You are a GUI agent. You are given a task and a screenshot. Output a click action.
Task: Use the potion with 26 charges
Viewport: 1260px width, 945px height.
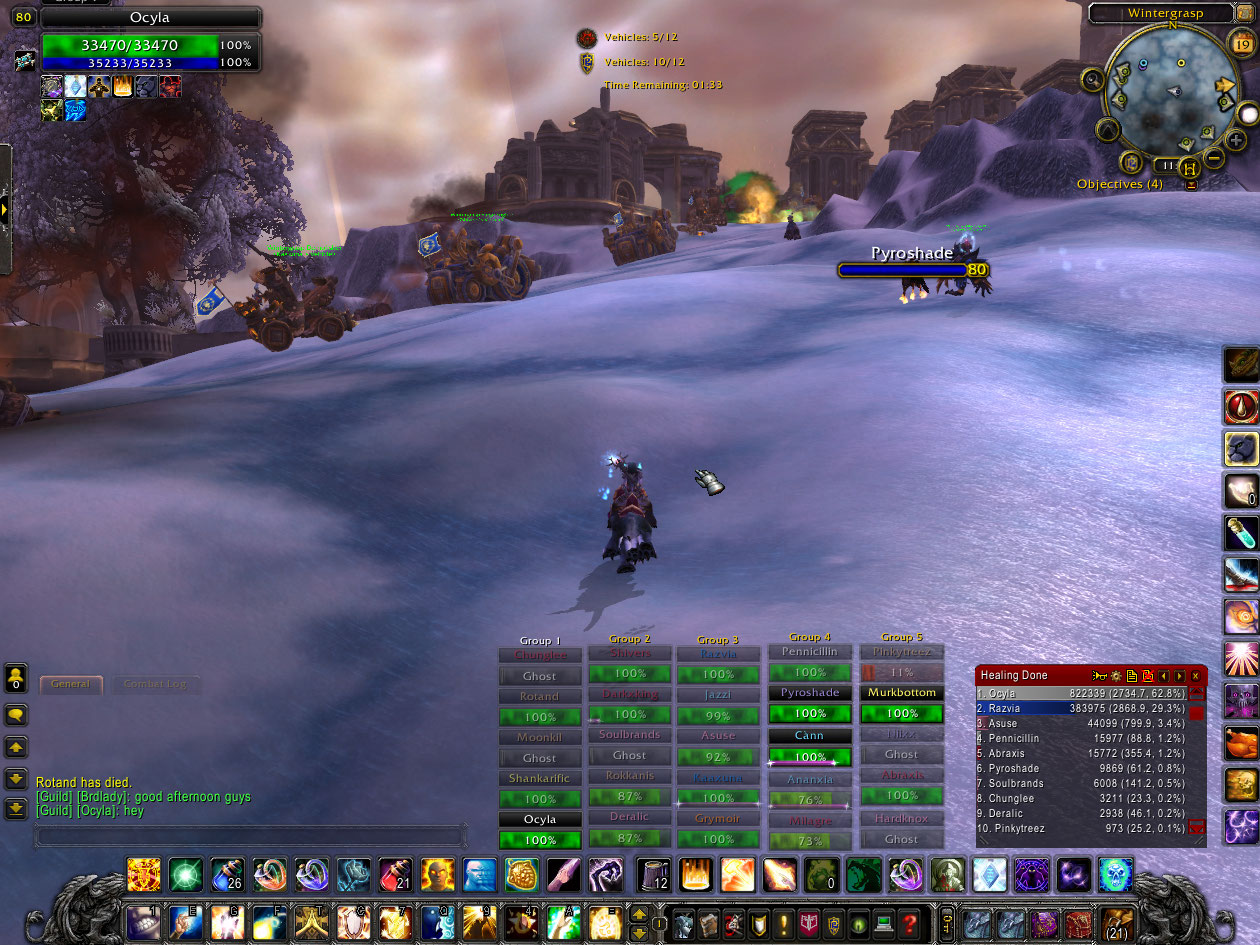227,875
